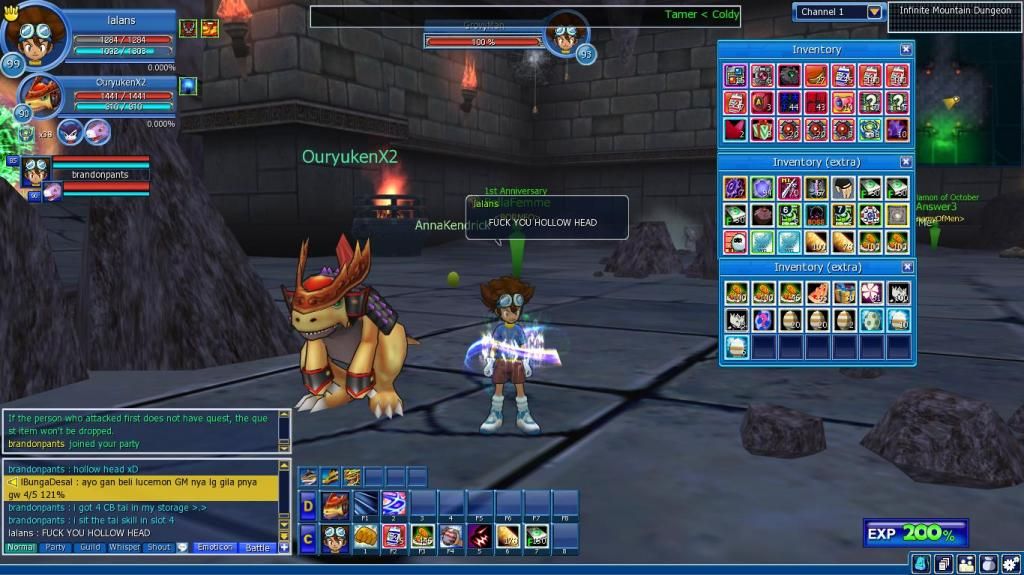Screen dimensions: 1024x575
Task: Switch chat to the Guild tab
Action: [90, 548]
